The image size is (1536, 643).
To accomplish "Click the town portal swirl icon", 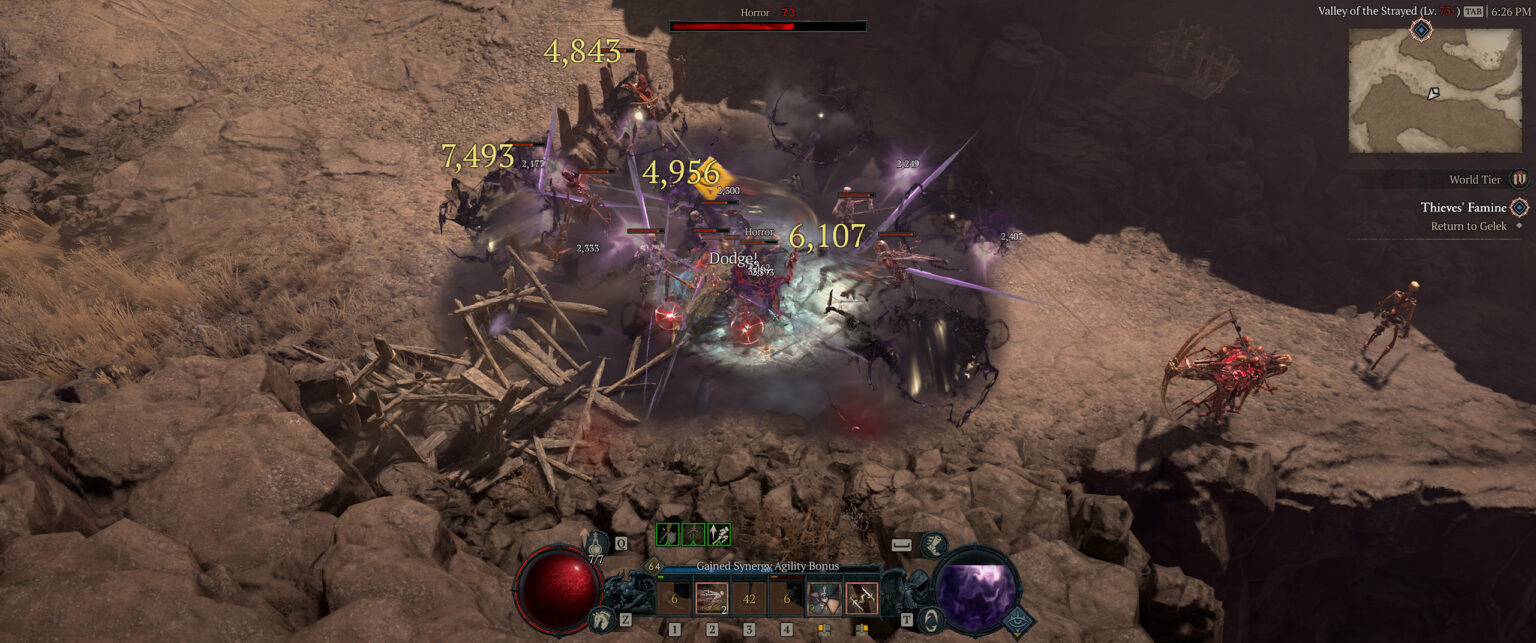I will [x=930, y=620].
